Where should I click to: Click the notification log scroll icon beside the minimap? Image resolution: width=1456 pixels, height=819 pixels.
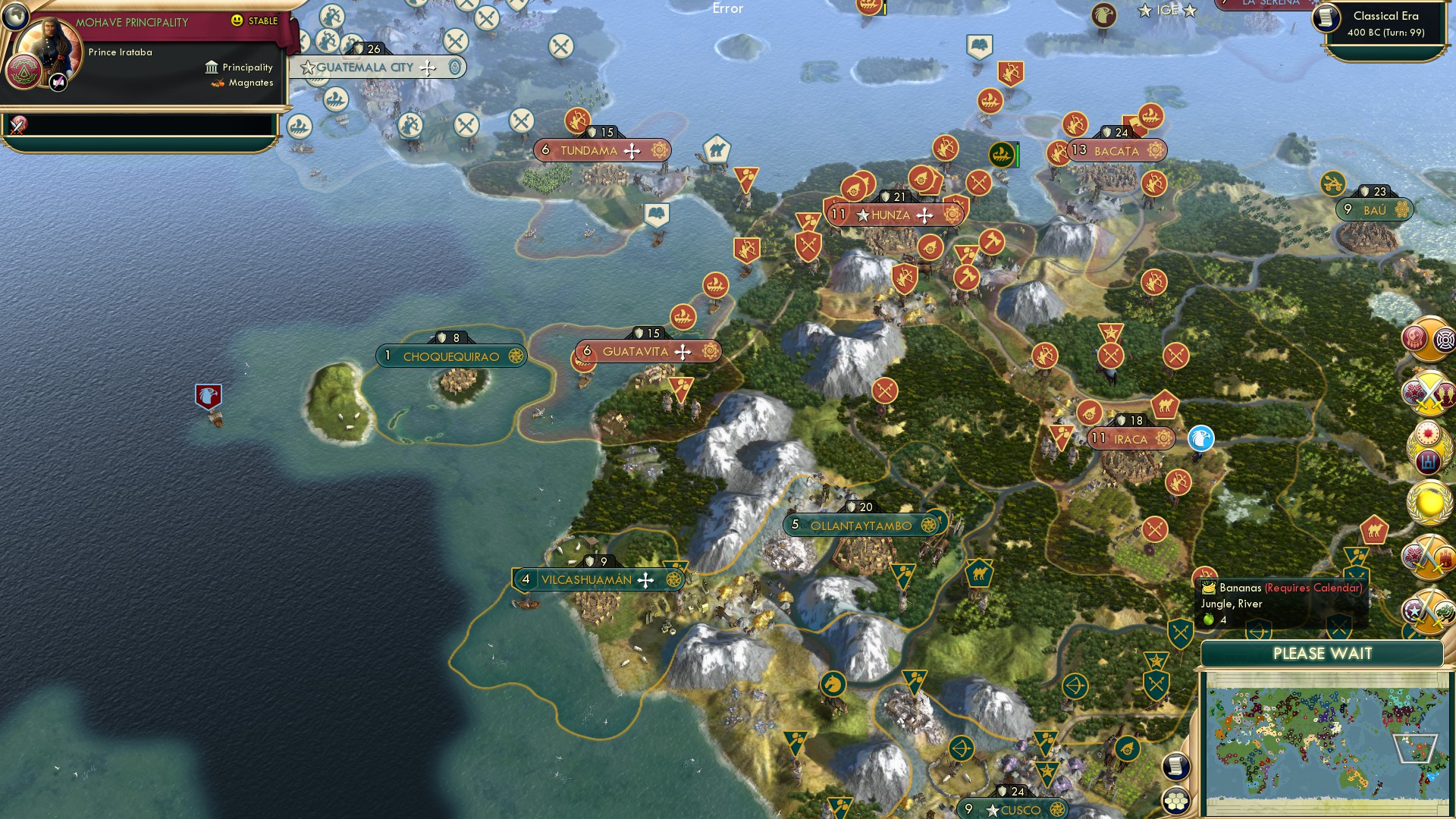click(x=1176, y=767)
